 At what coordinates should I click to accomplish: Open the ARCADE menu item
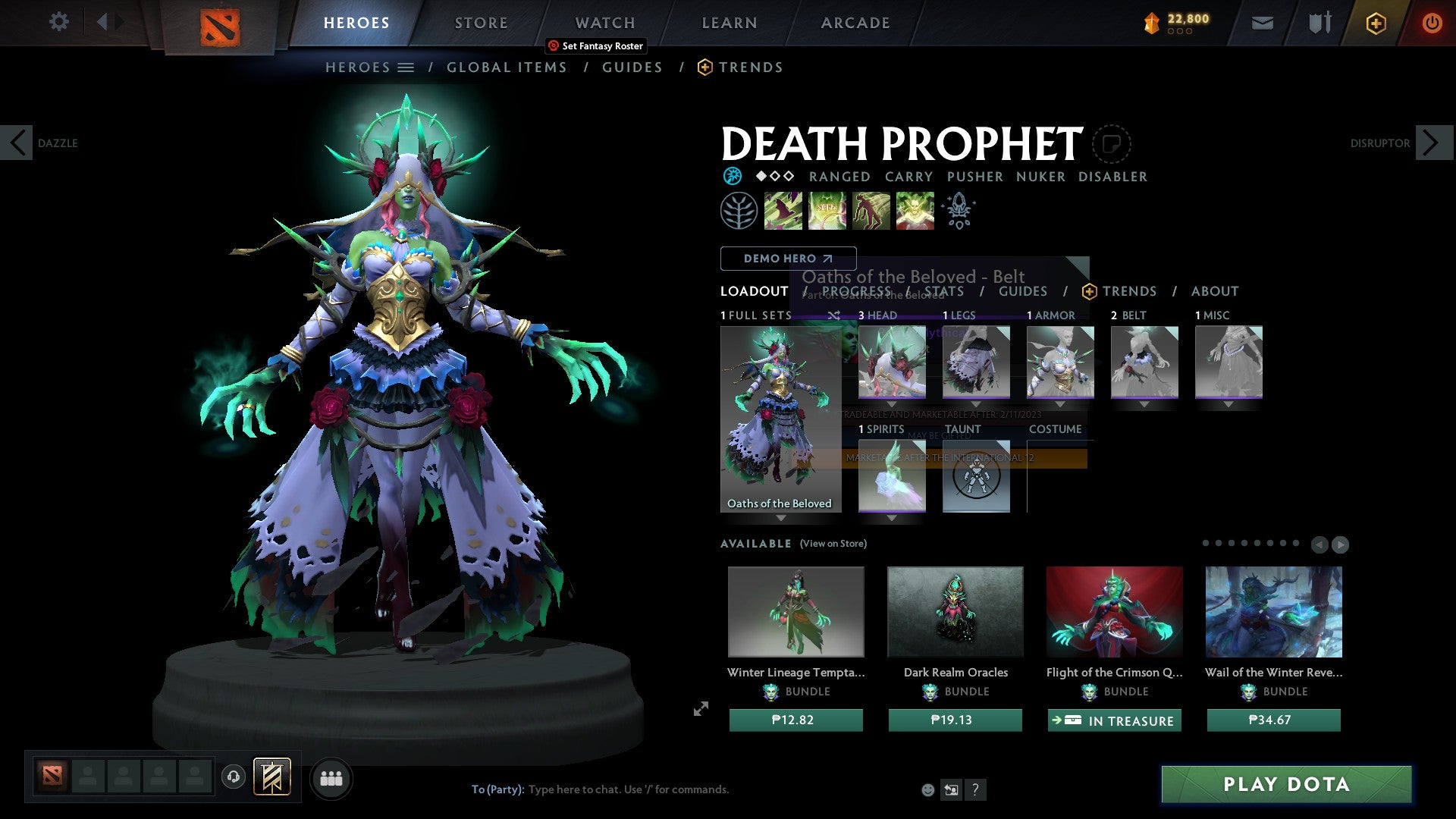[855, 23]
